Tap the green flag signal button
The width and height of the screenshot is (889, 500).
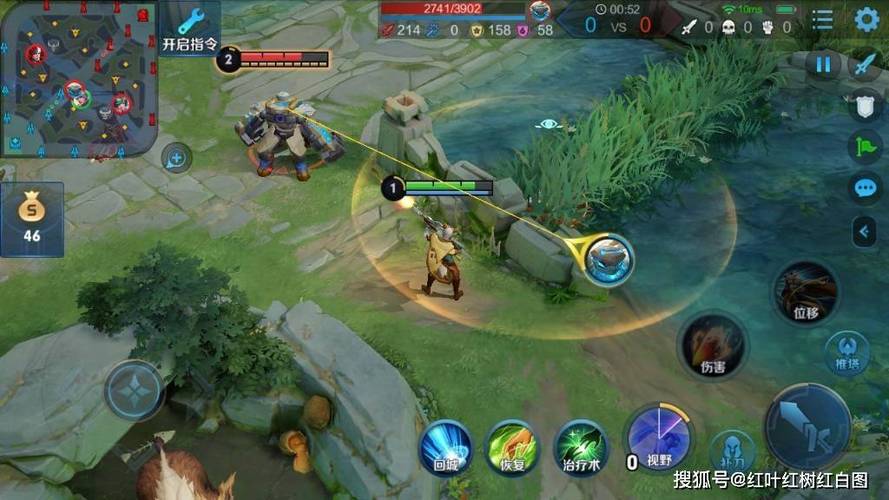(x=864, y=148)
